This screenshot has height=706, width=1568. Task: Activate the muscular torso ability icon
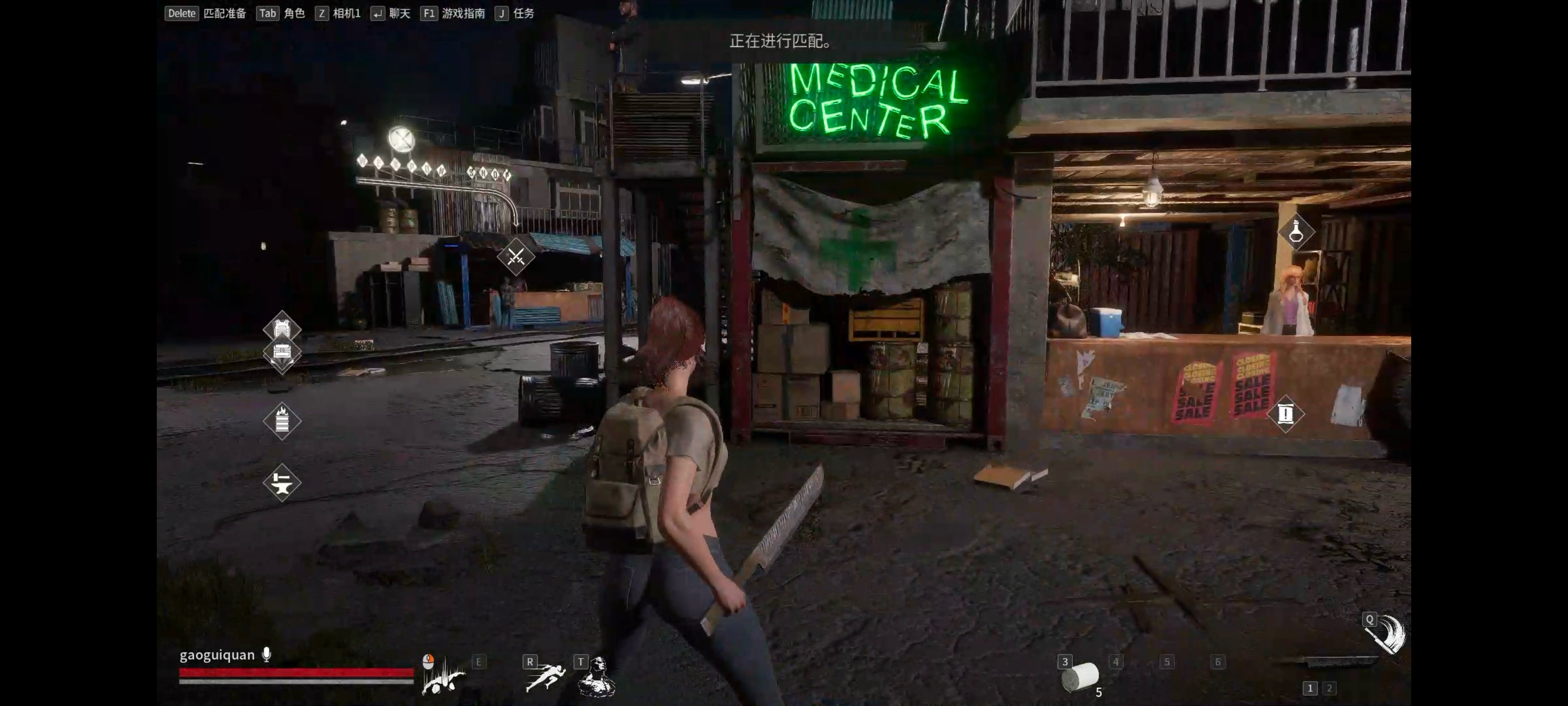pyautogui.click(x=597, y=677)
